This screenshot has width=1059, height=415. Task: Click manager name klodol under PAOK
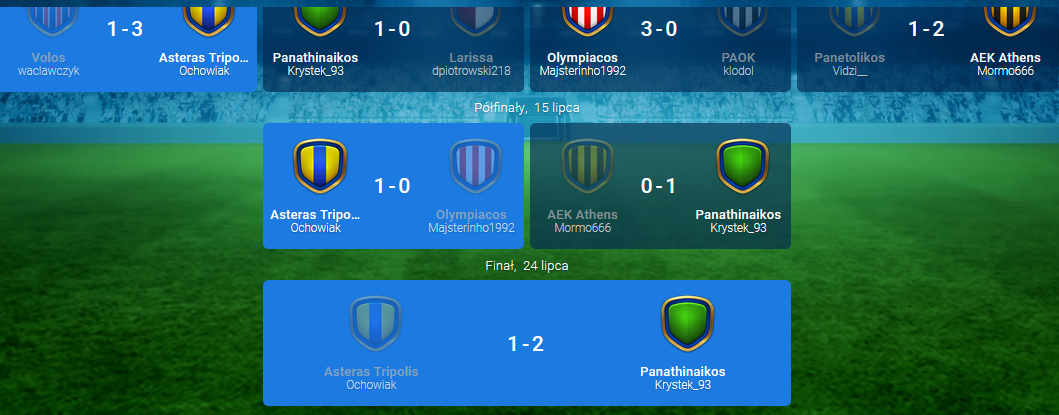click(x=738, y=71)
